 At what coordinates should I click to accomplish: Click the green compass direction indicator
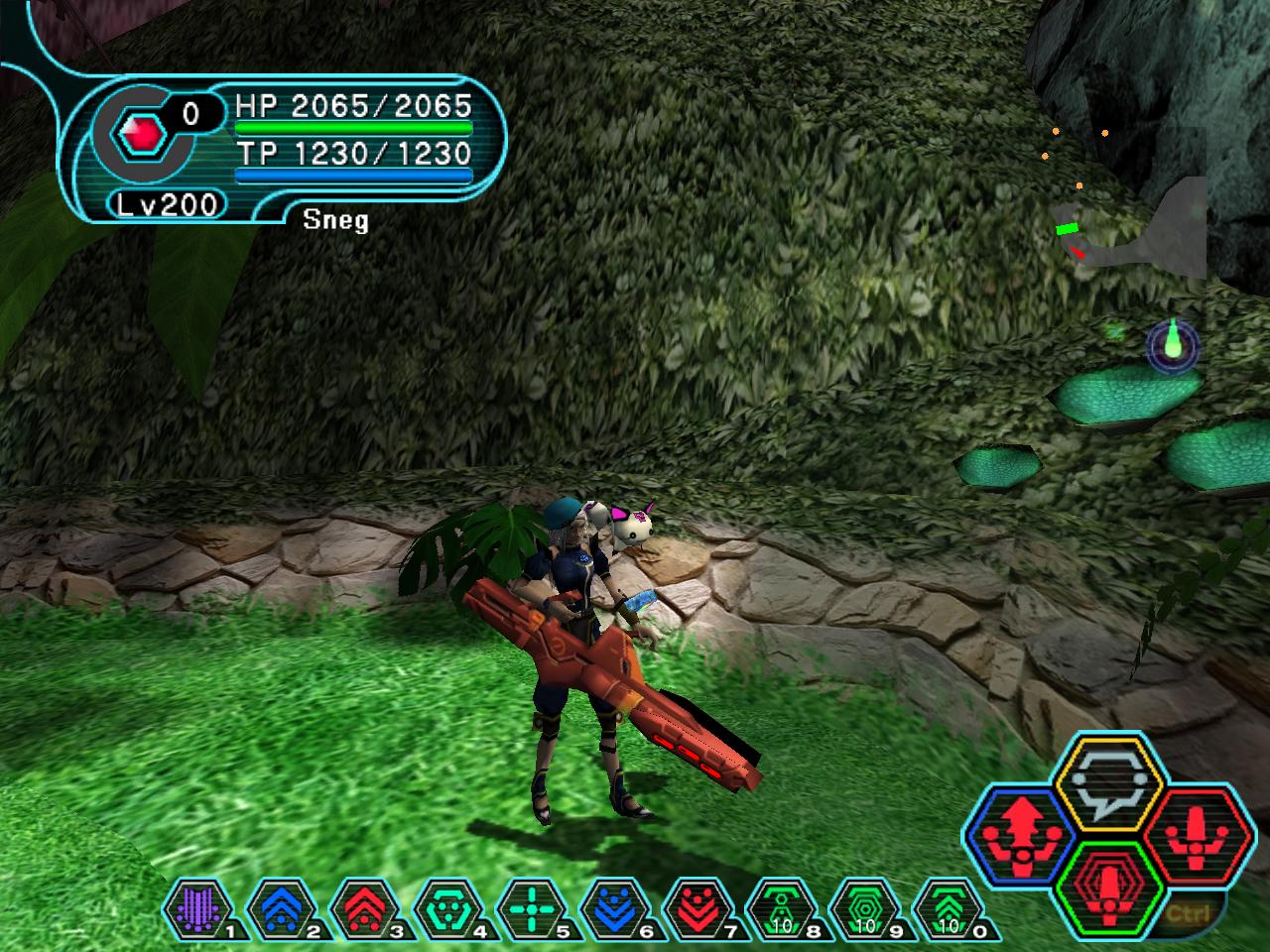1173,345
